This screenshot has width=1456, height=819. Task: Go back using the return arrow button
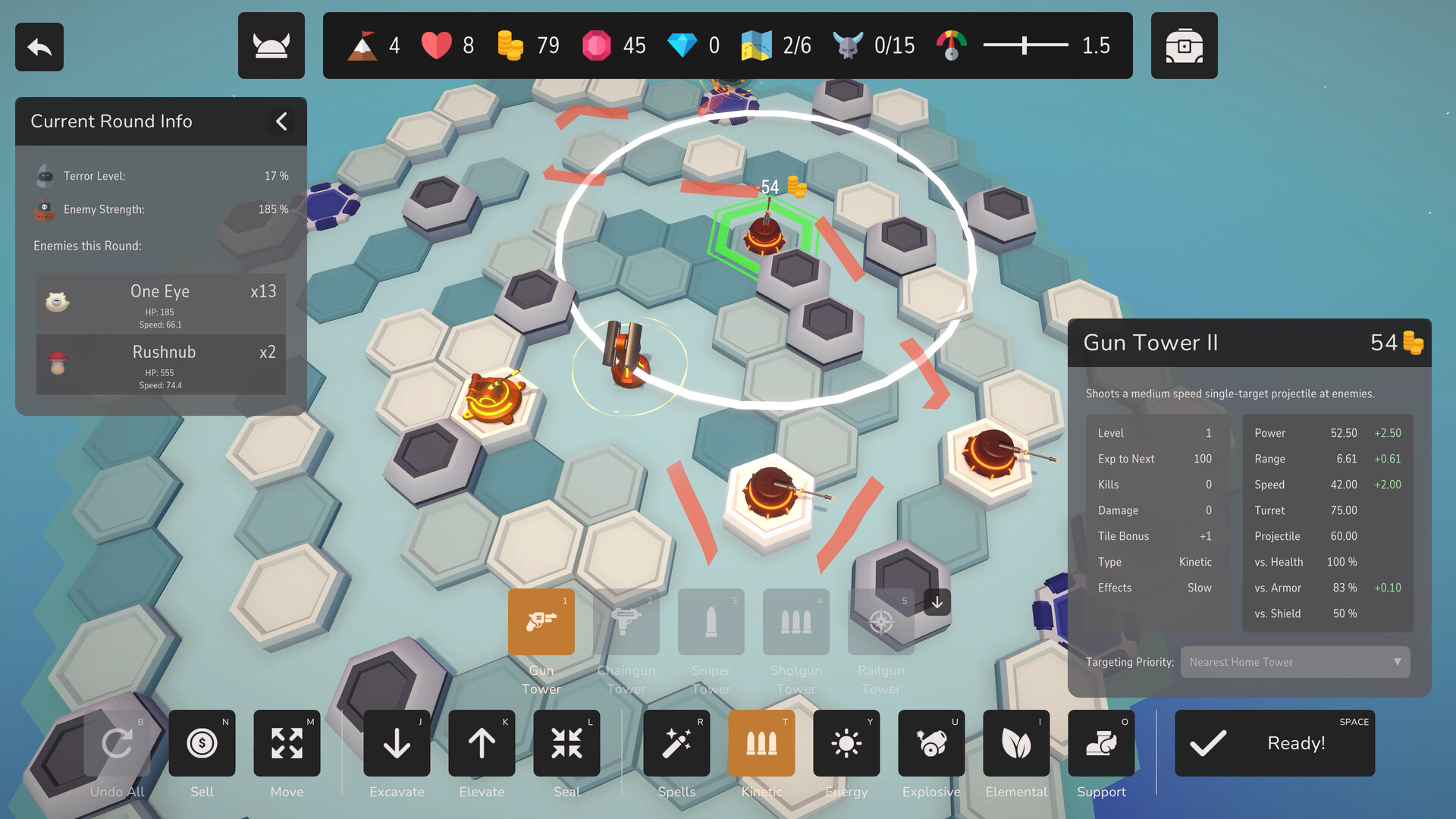[x=39, y=47]
